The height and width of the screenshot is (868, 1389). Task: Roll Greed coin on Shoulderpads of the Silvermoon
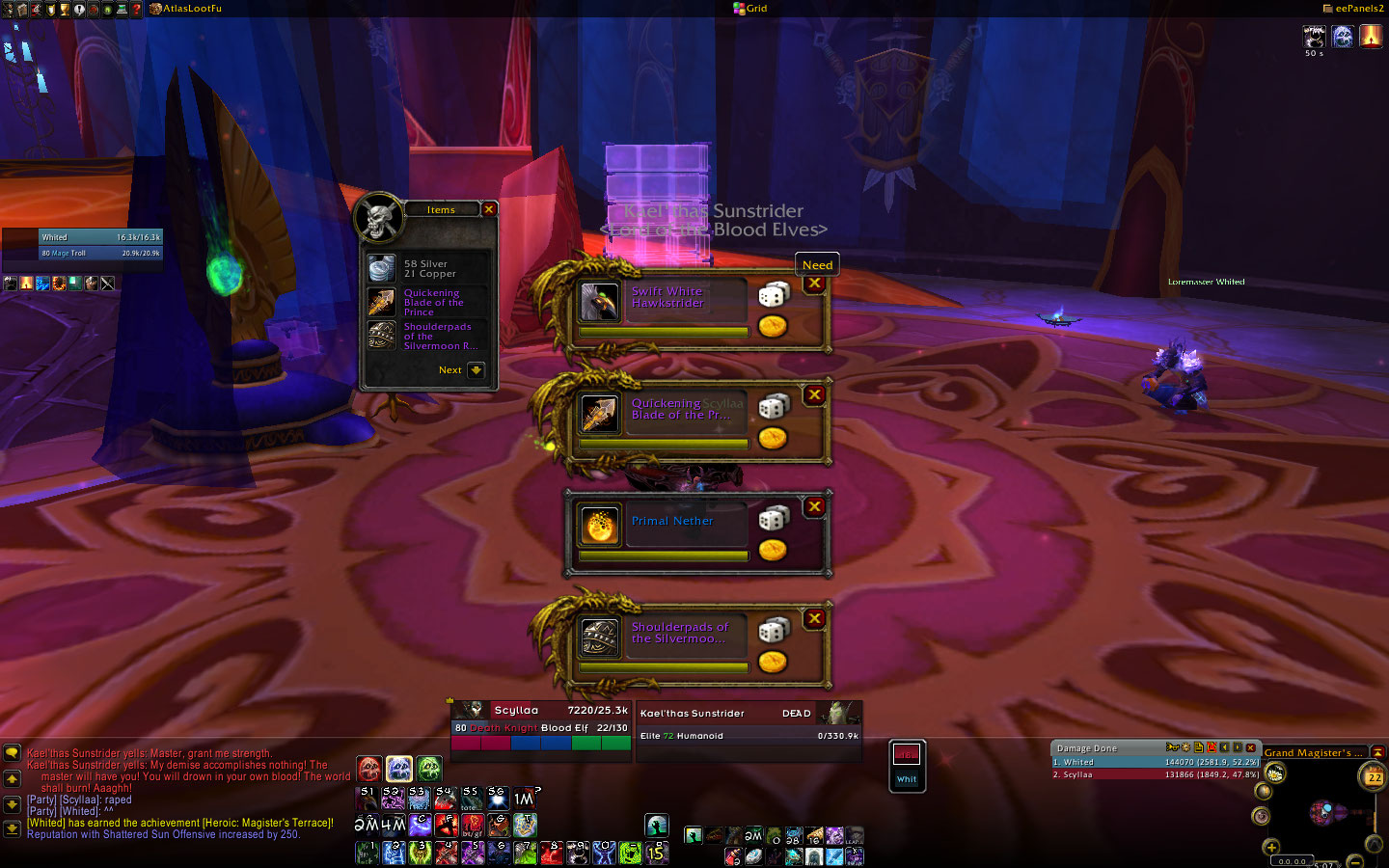point(772,663)
